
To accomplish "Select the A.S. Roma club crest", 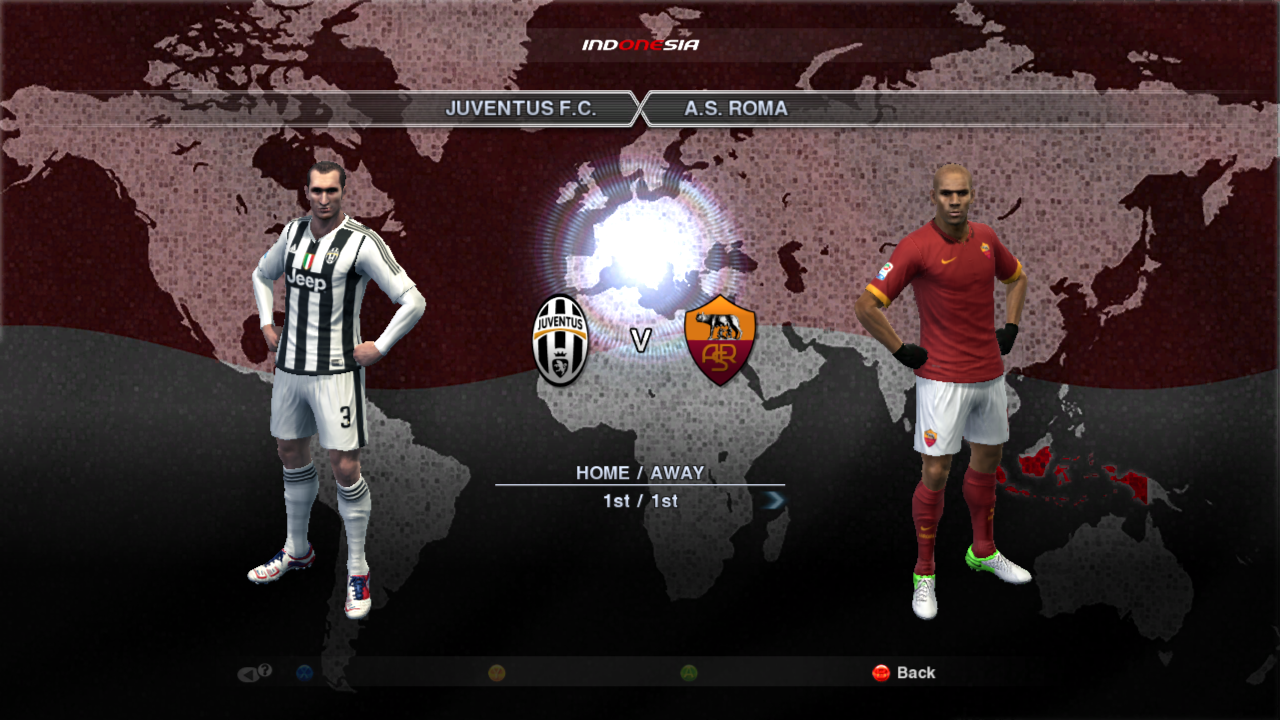I will point(718,340).
